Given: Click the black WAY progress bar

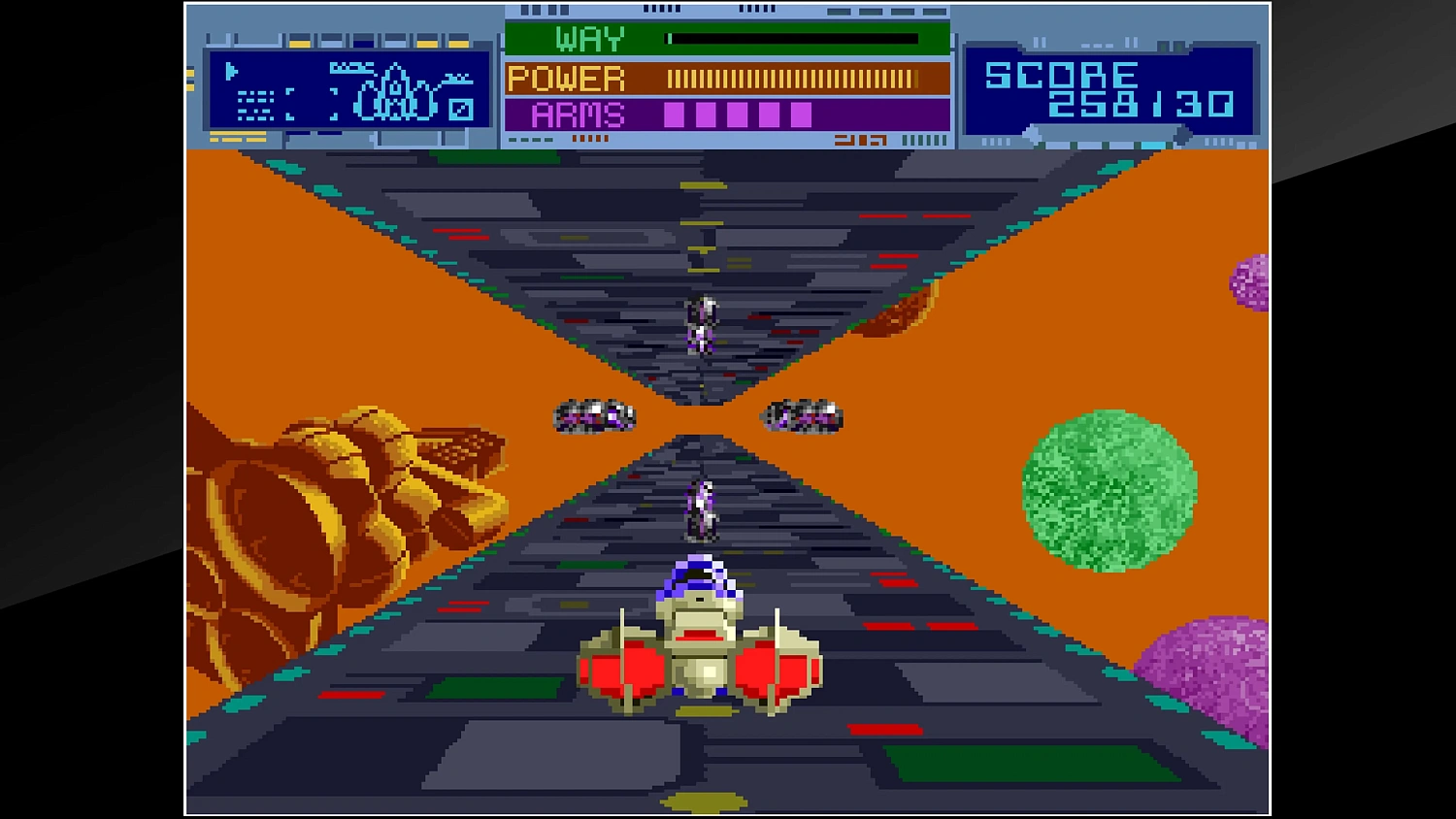Looking at the screenshot, I should (x=792, y=38).
